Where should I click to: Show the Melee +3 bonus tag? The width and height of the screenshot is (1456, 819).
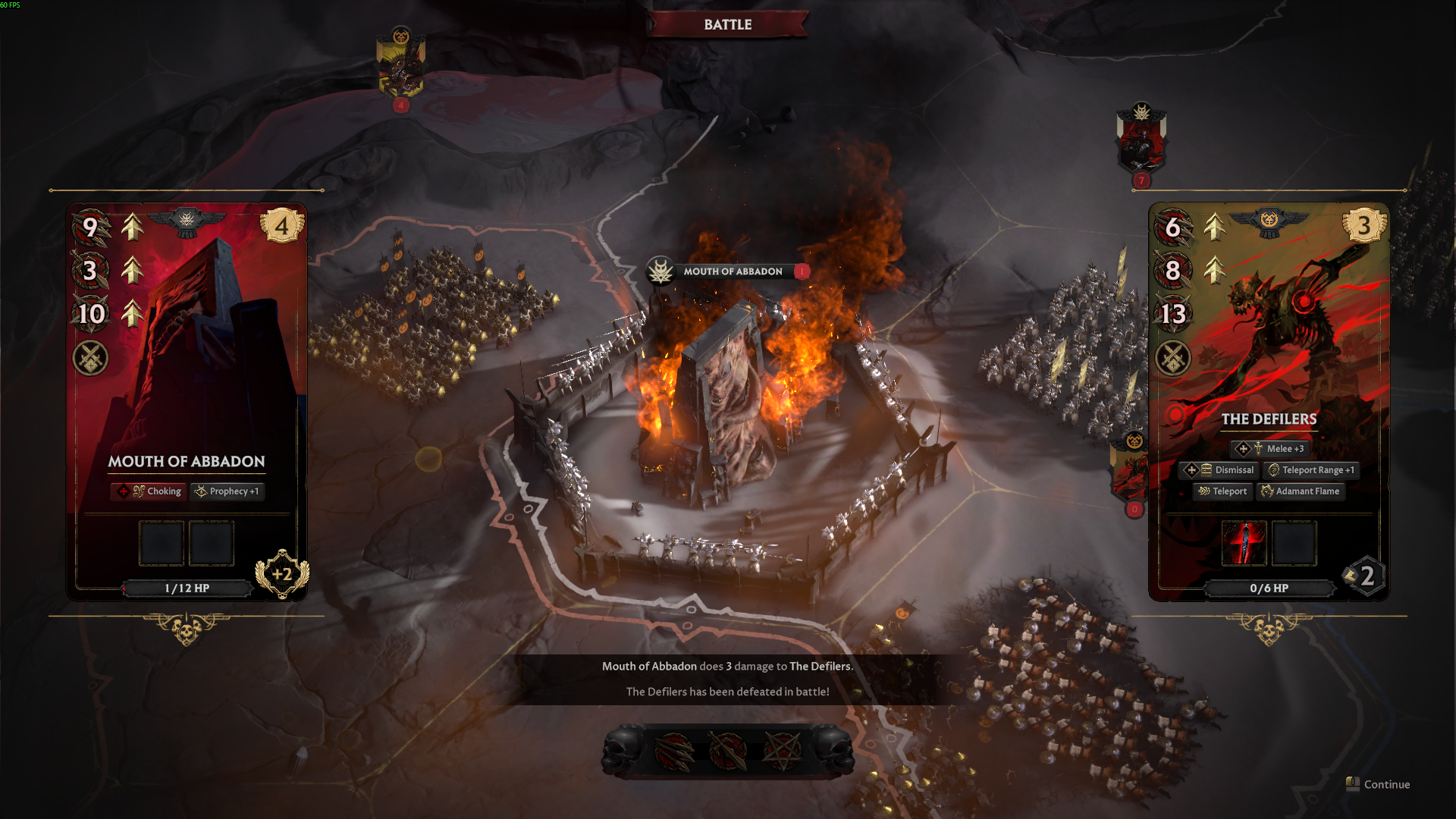pyautogui.click(x=1270, y=449)
